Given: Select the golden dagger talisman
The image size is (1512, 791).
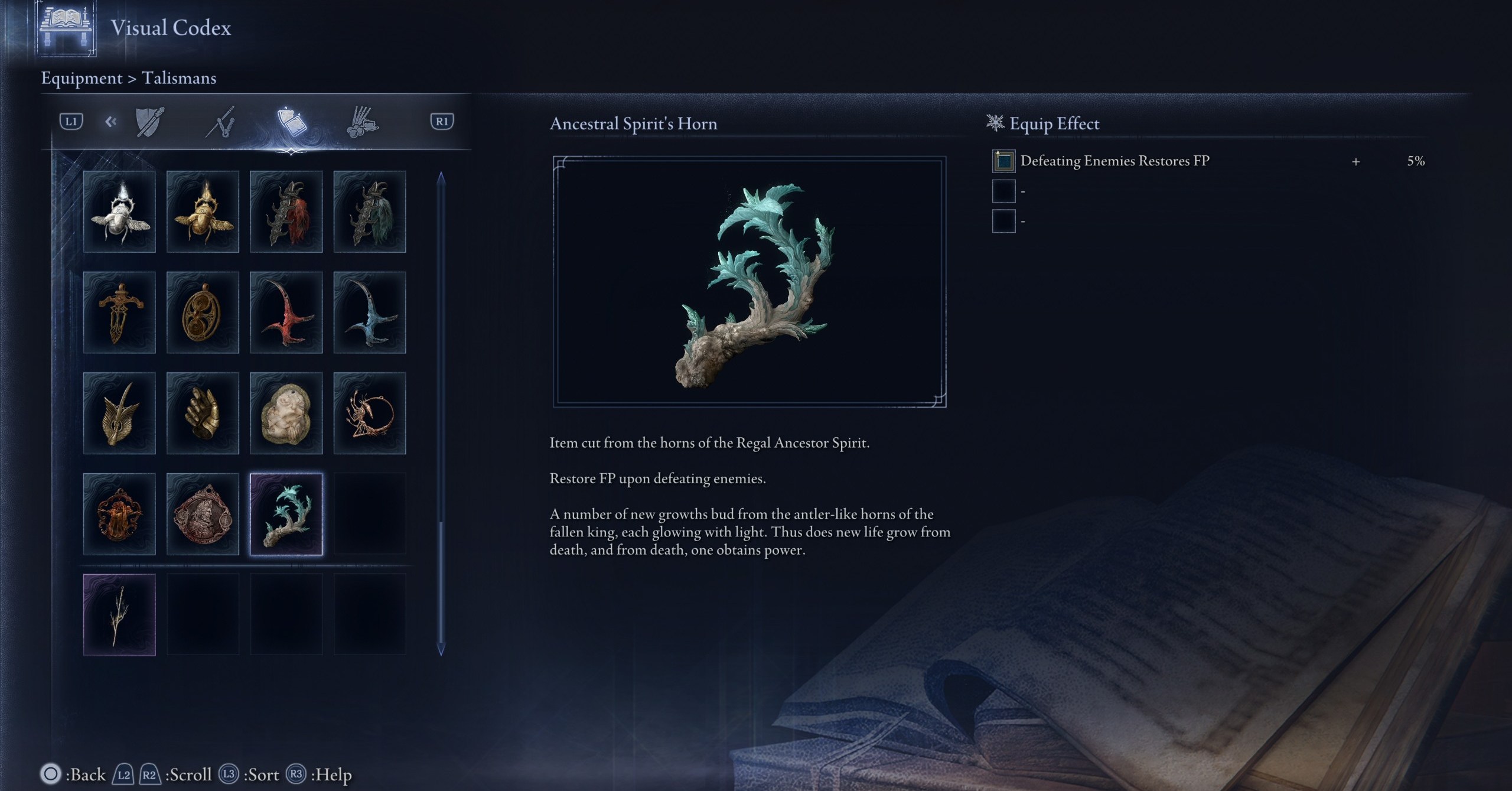Looking at the screenshot, I should [119, 313].
